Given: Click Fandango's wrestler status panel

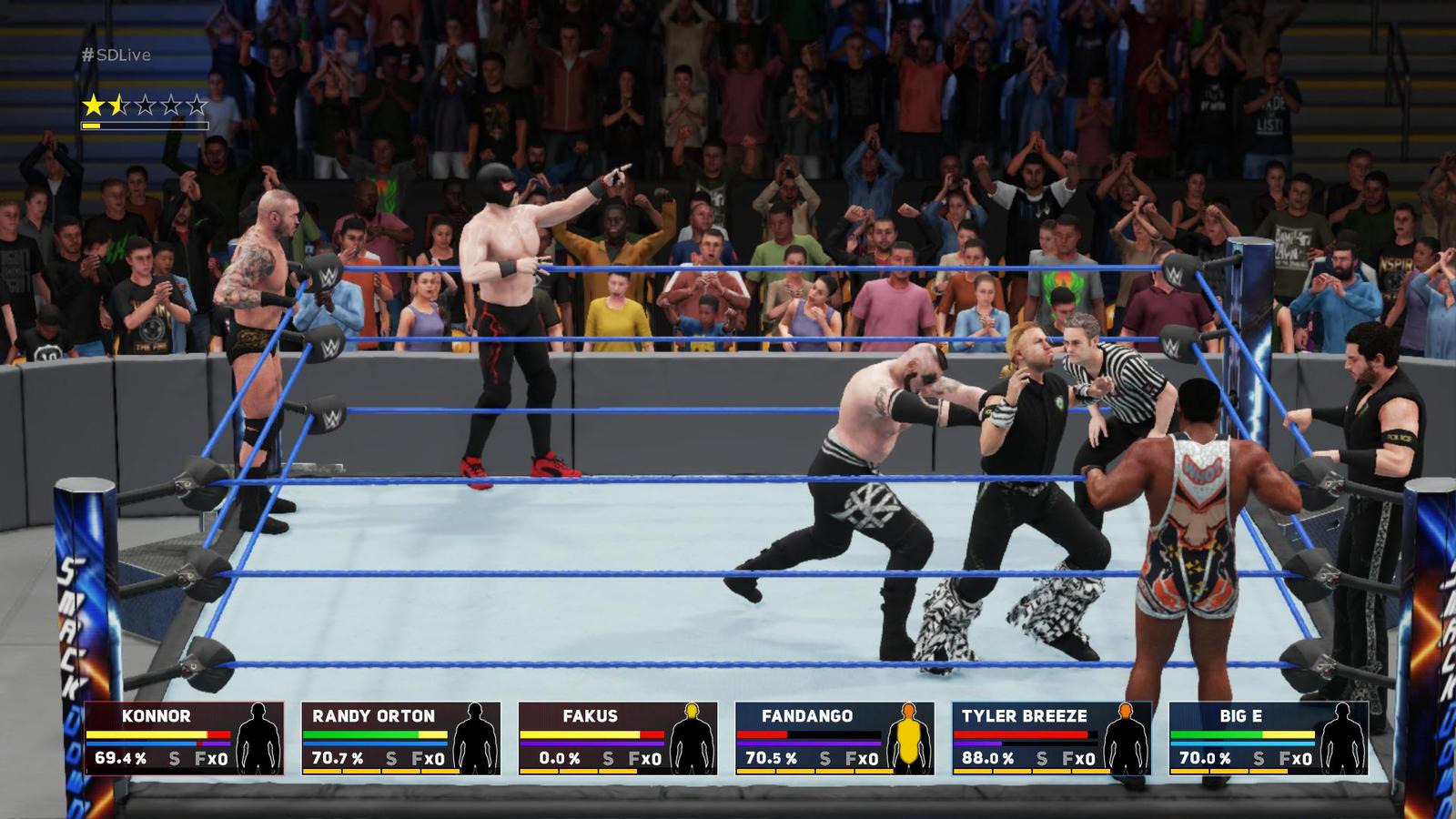Looking at the screenshot, I should pos(834,738).
